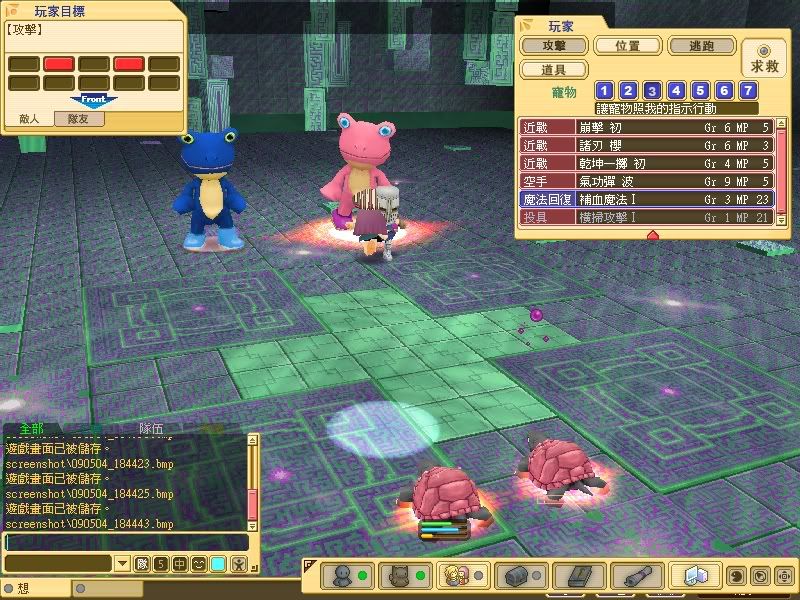Open the treasure chest inventory icon
Screen dimensions: 800x600
[519, 576]
